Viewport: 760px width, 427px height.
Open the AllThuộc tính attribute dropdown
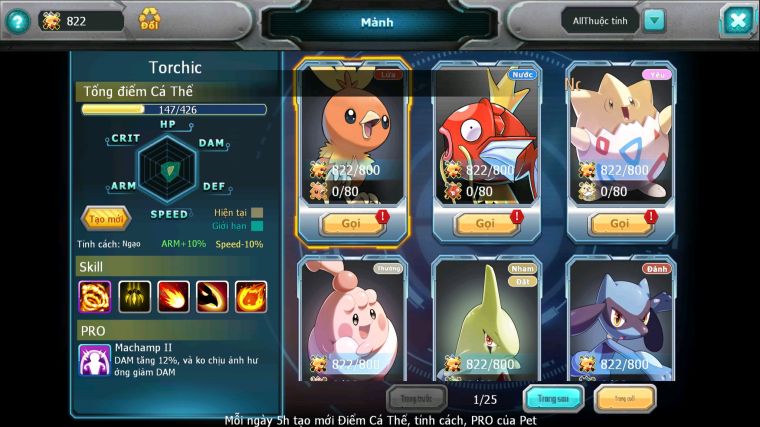point(654,20)
